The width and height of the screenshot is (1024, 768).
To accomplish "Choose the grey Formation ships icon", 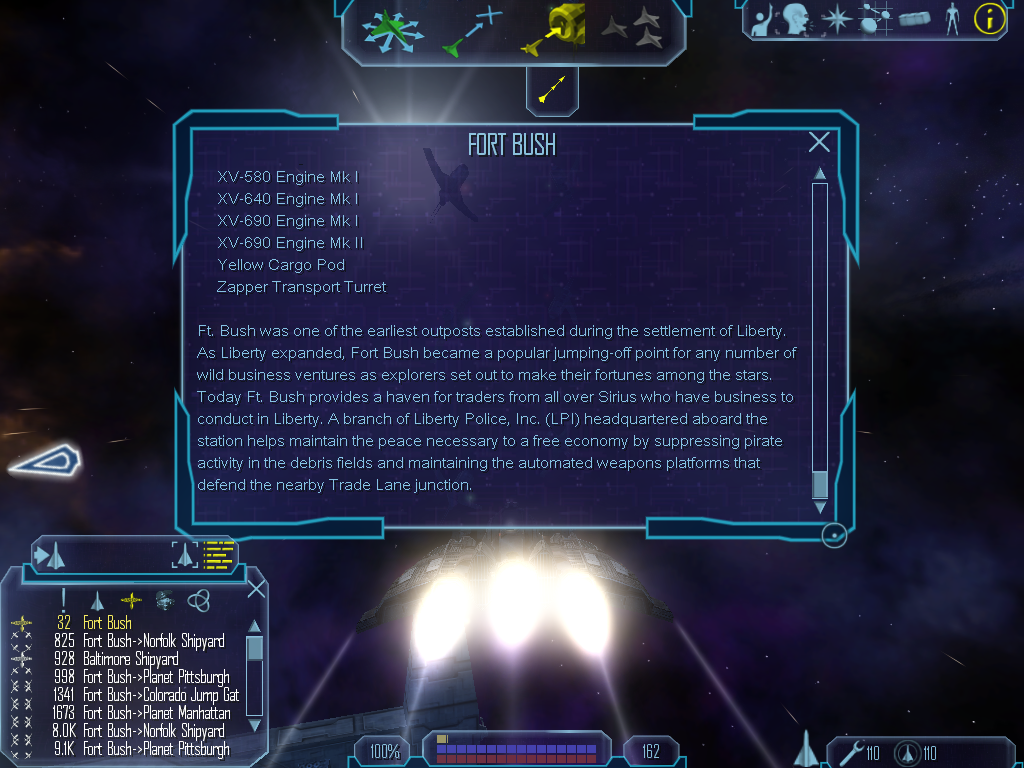I will (x=632, y=28).
